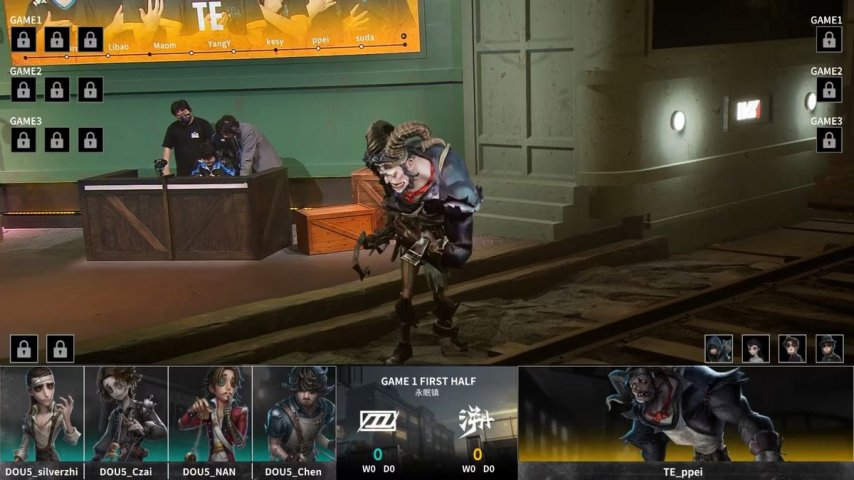
Task: Pick the DOU5_Chen character card
Action: [294, 415]
